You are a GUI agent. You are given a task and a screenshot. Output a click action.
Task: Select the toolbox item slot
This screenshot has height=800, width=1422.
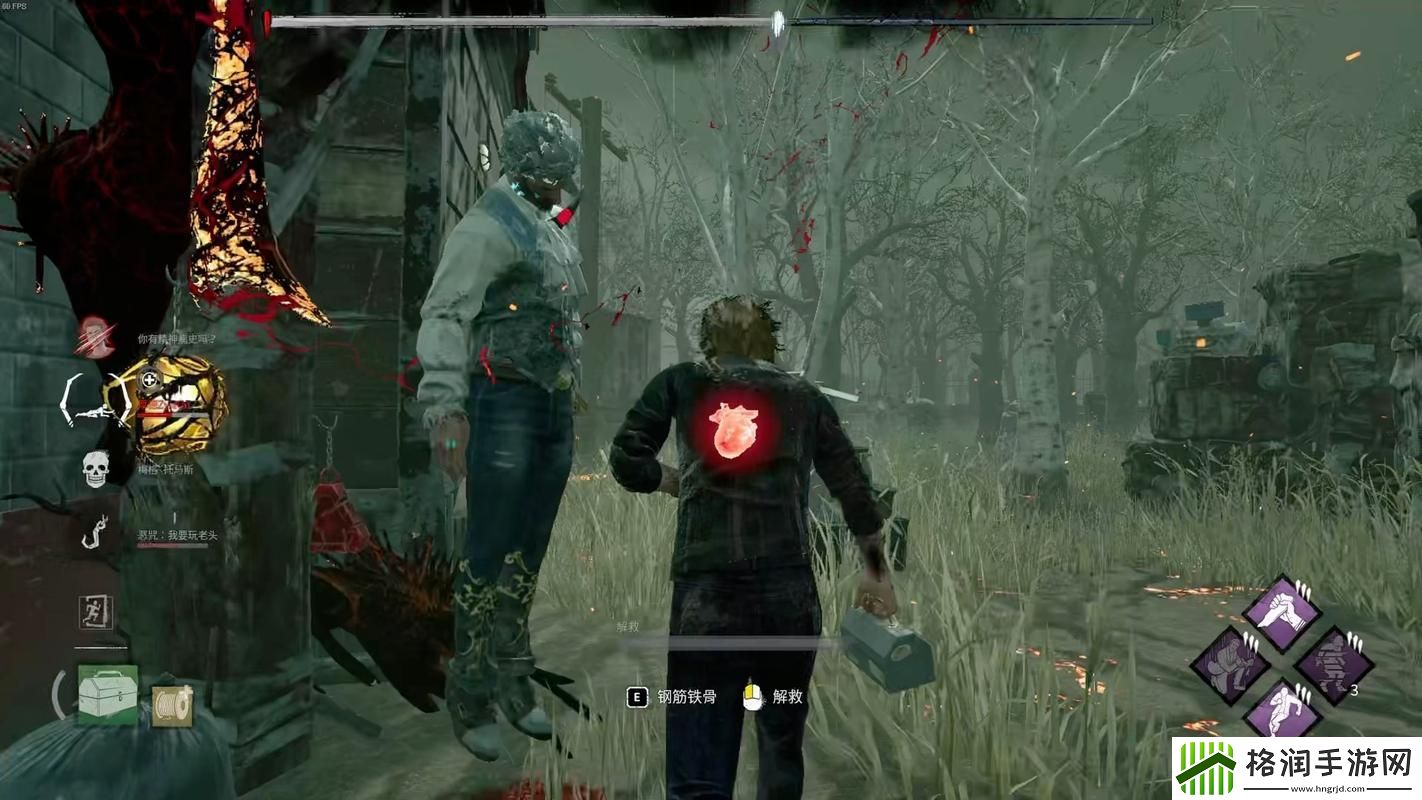tap(107, 694)
